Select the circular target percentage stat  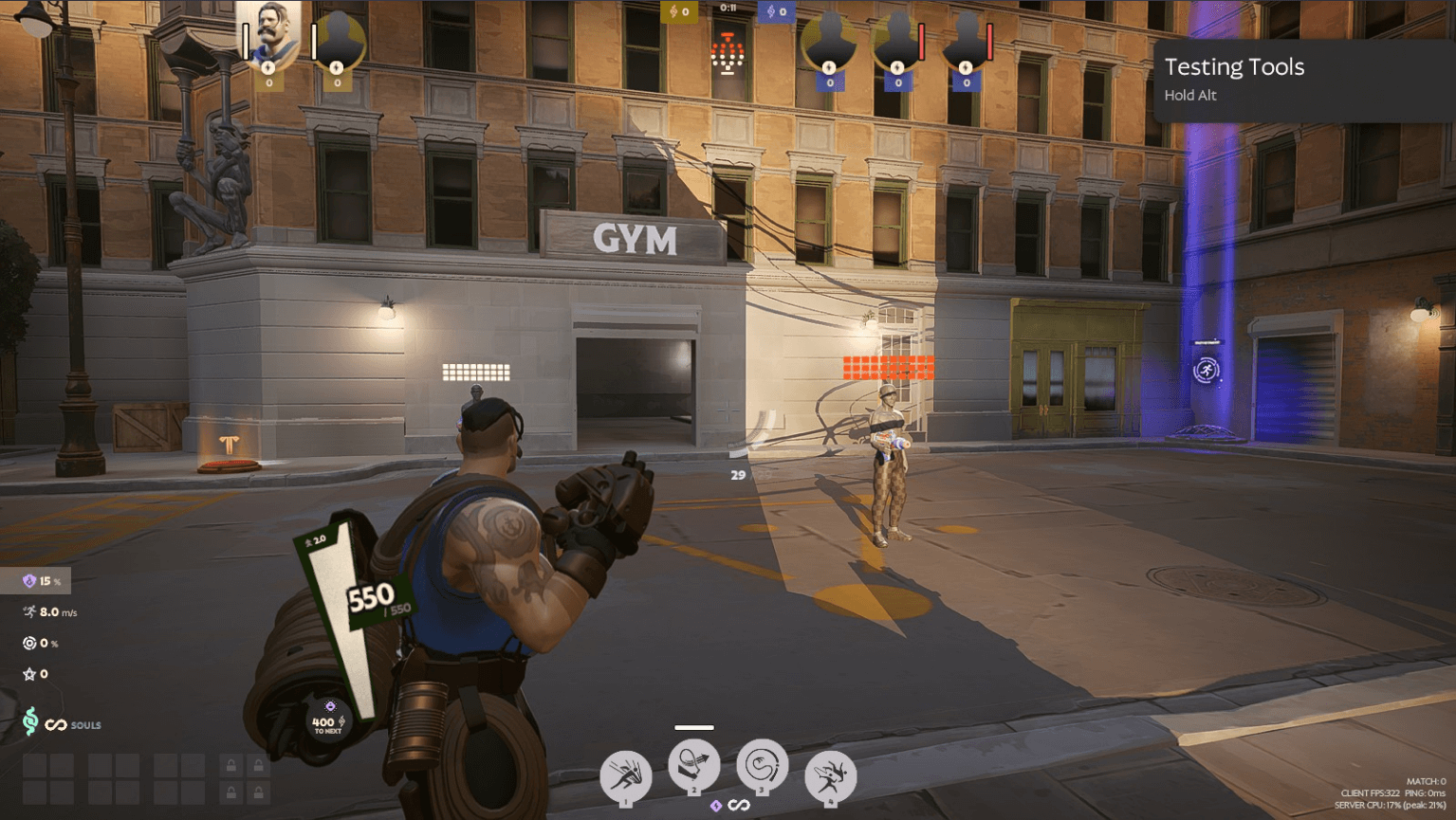click(29, 643)
